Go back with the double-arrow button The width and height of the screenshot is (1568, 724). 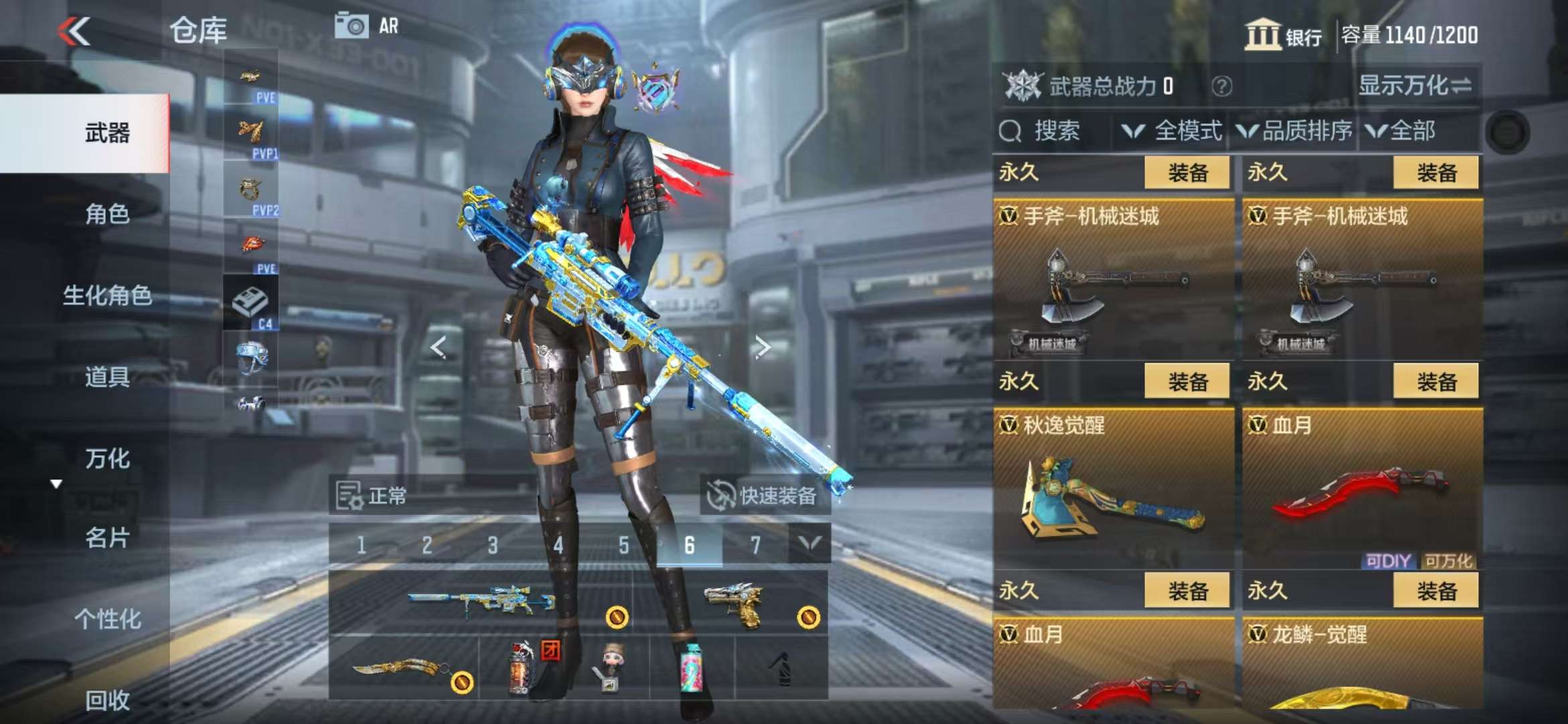74,31
